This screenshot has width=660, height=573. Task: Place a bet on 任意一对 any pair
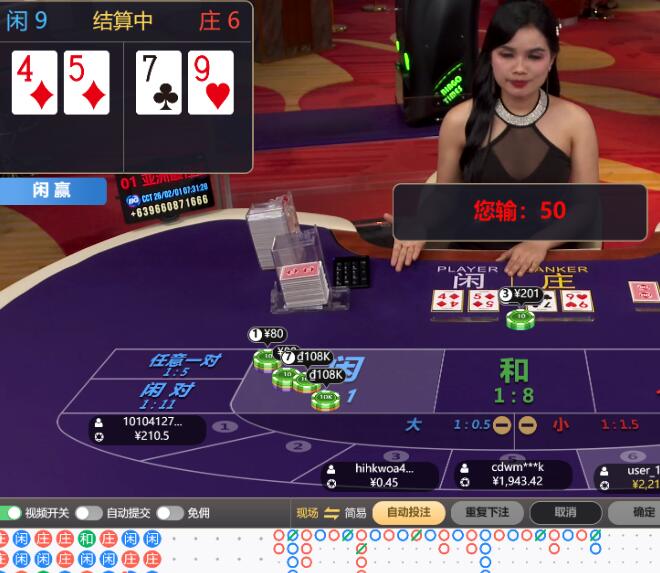click(183, 364)
